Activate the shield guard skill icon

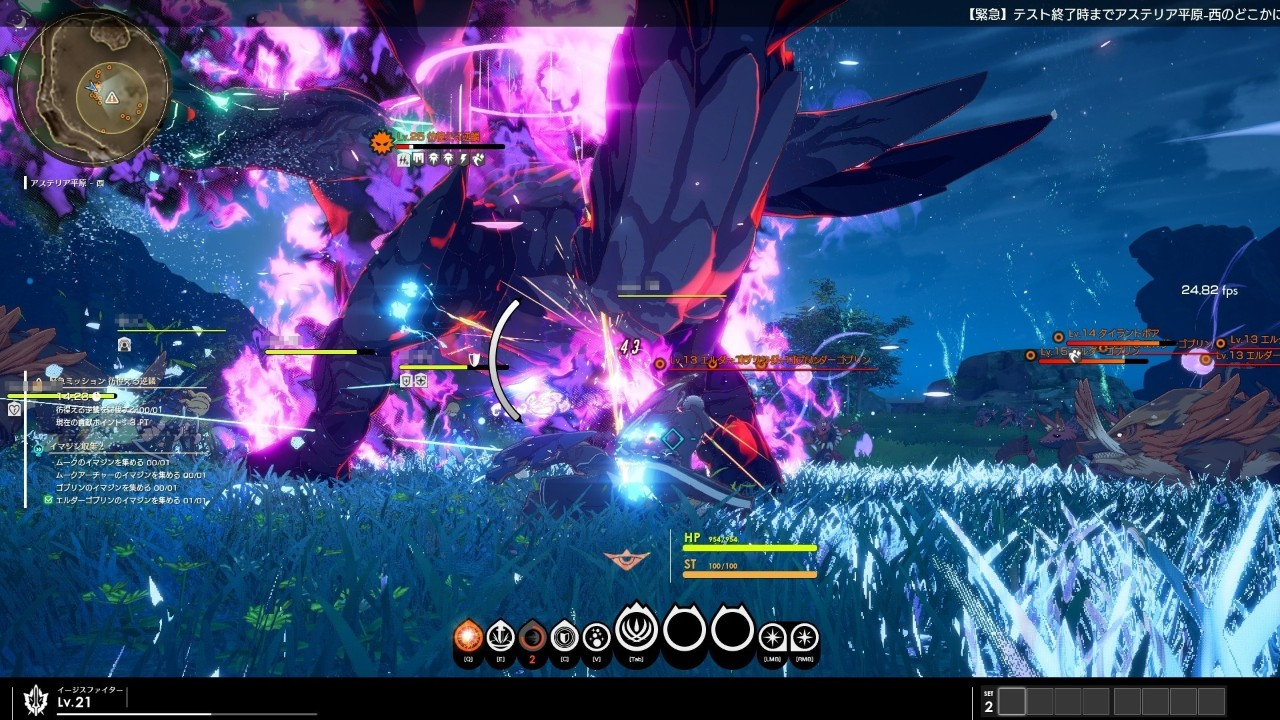[x=564, y=636]
